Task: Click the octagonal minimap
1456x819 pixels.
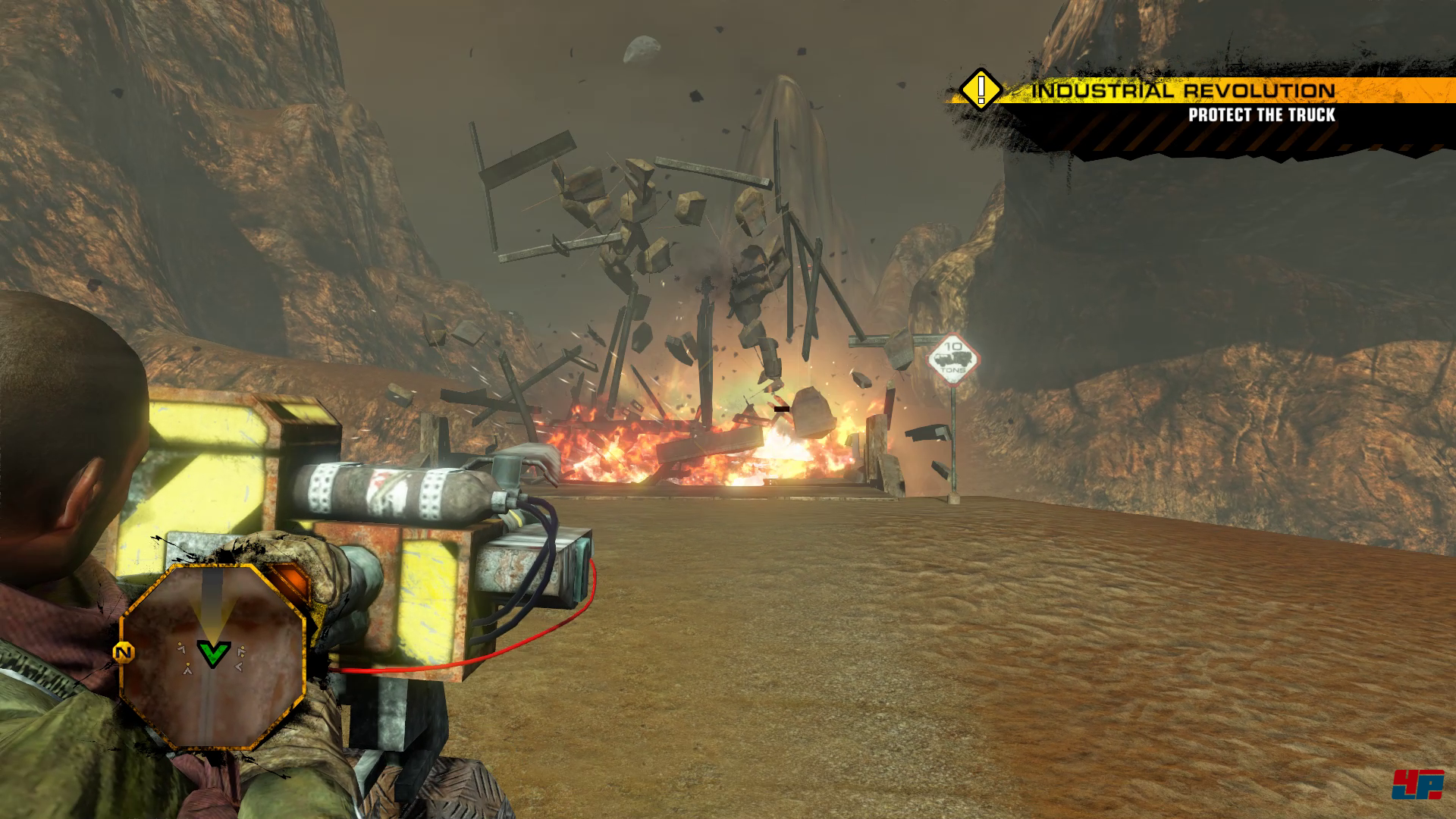Action: coord(213,656)
